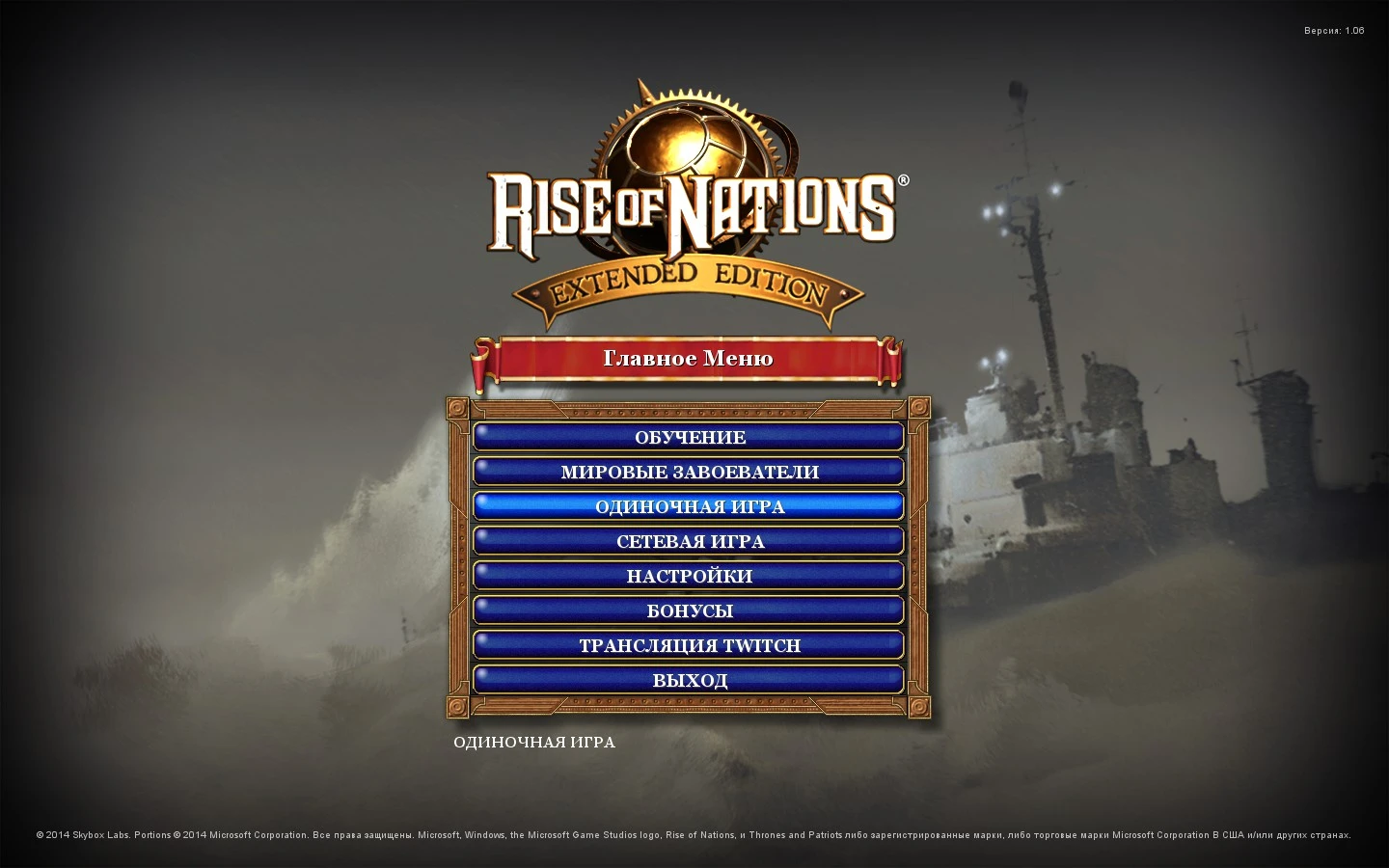This screenshot has width=1389, height=868.
Task: Click the Rise of Nations title text
Action: [687, 207]
